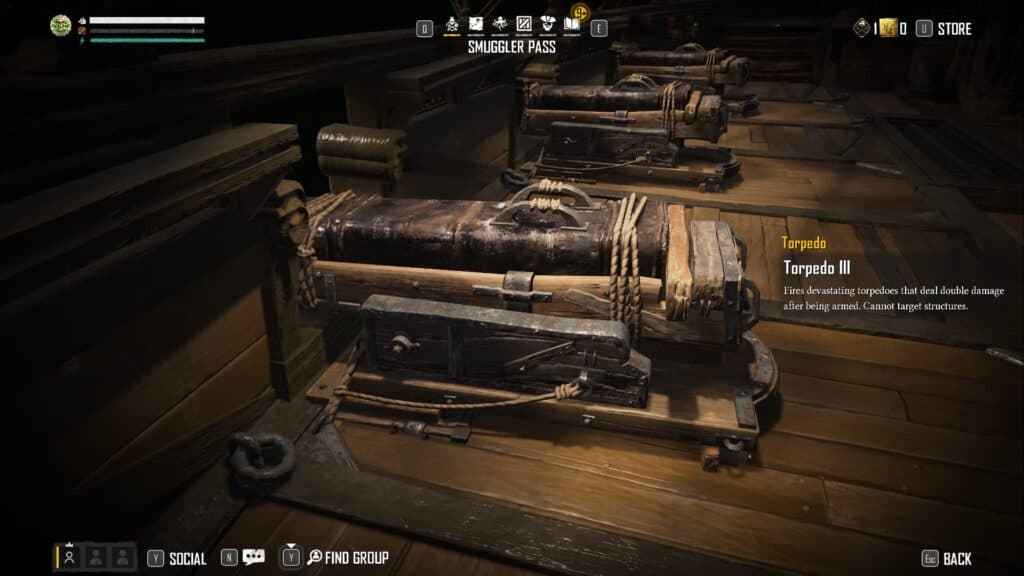1024x576 pixels.
Task: Open the Social menu
Action: click(x=187, y=558)
